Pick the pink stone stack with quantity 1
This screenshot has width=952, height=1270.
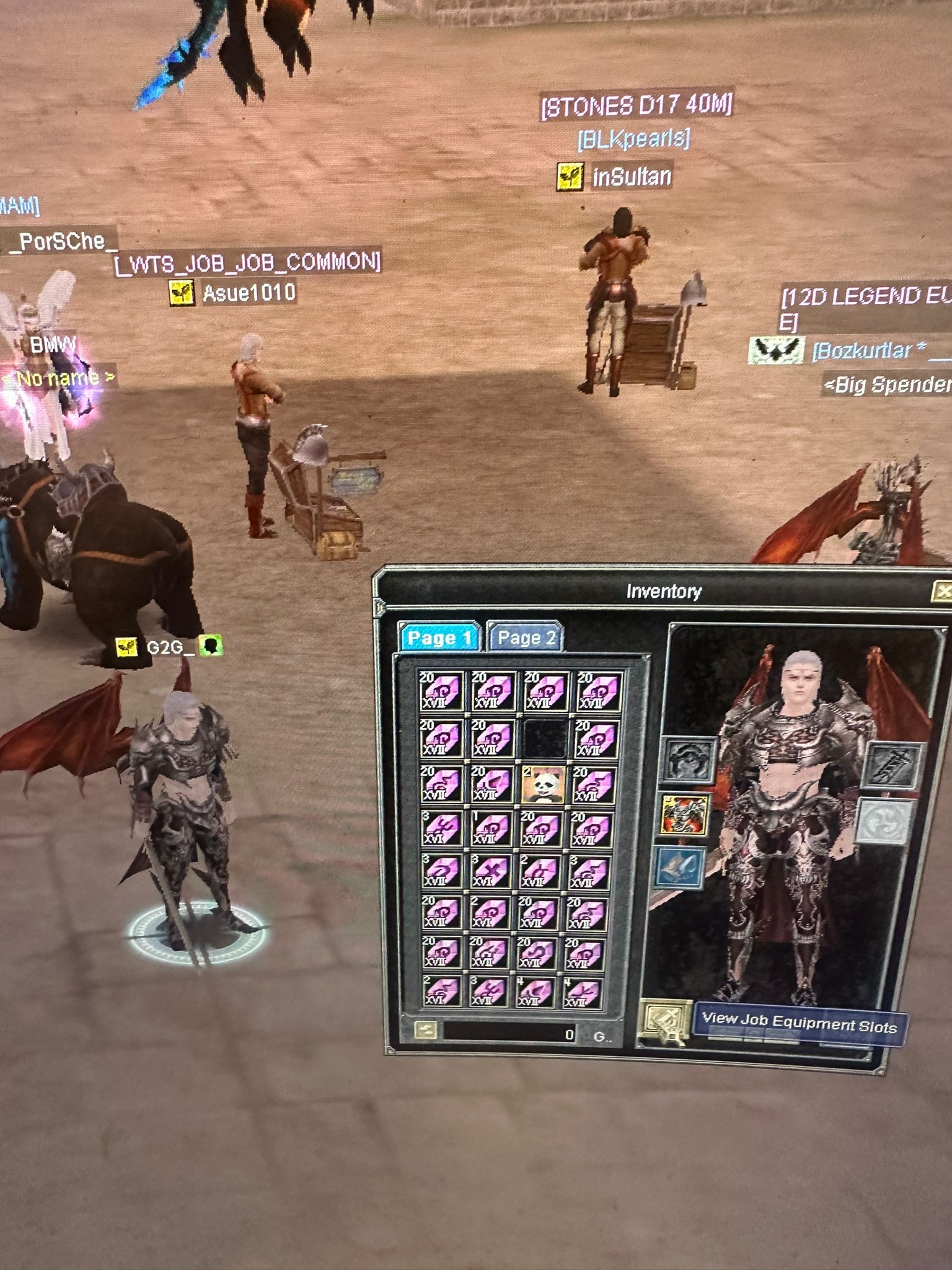492,830
